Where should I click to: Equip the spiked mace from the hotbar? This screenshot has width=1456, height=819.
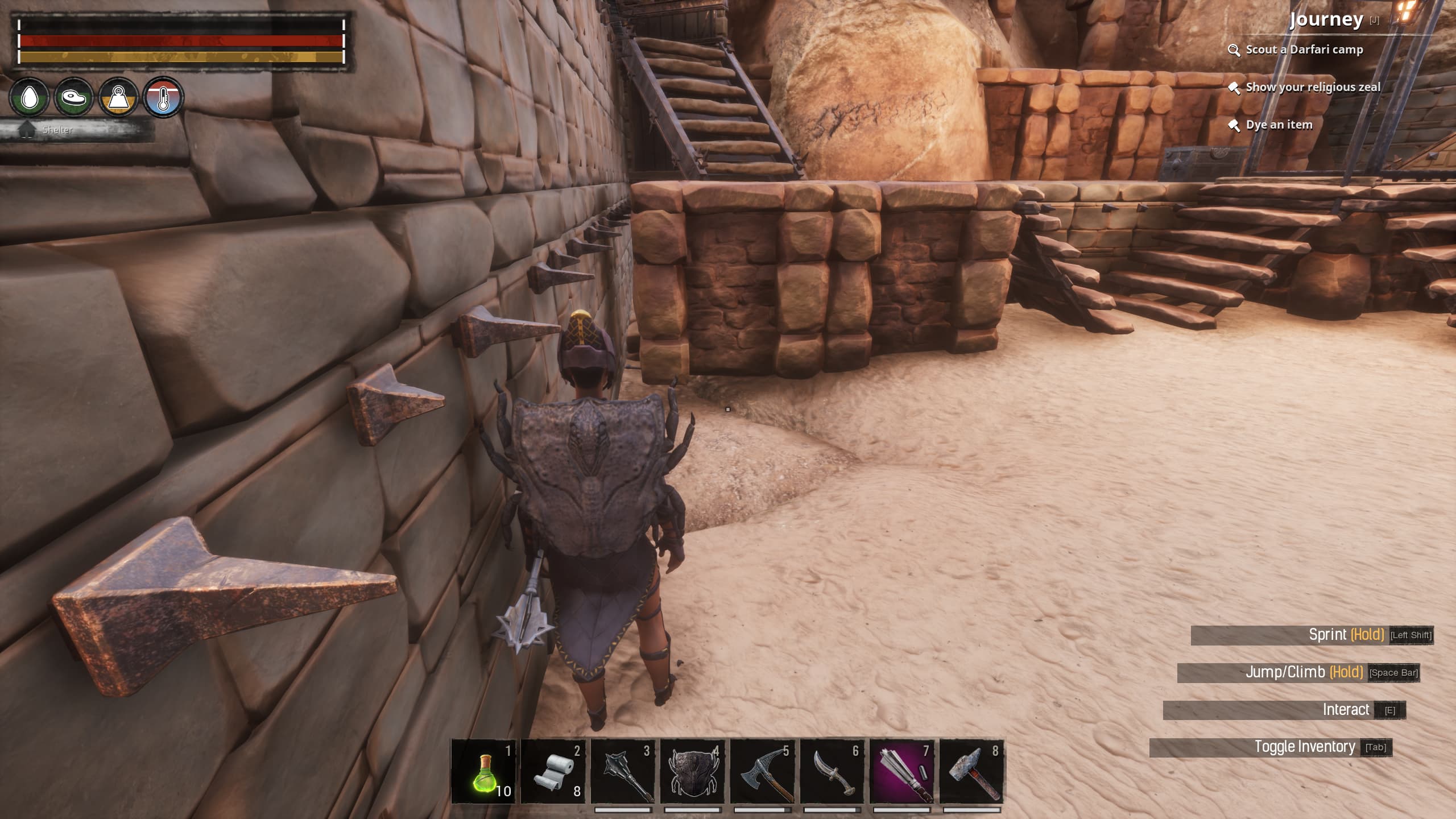[623, 771]
